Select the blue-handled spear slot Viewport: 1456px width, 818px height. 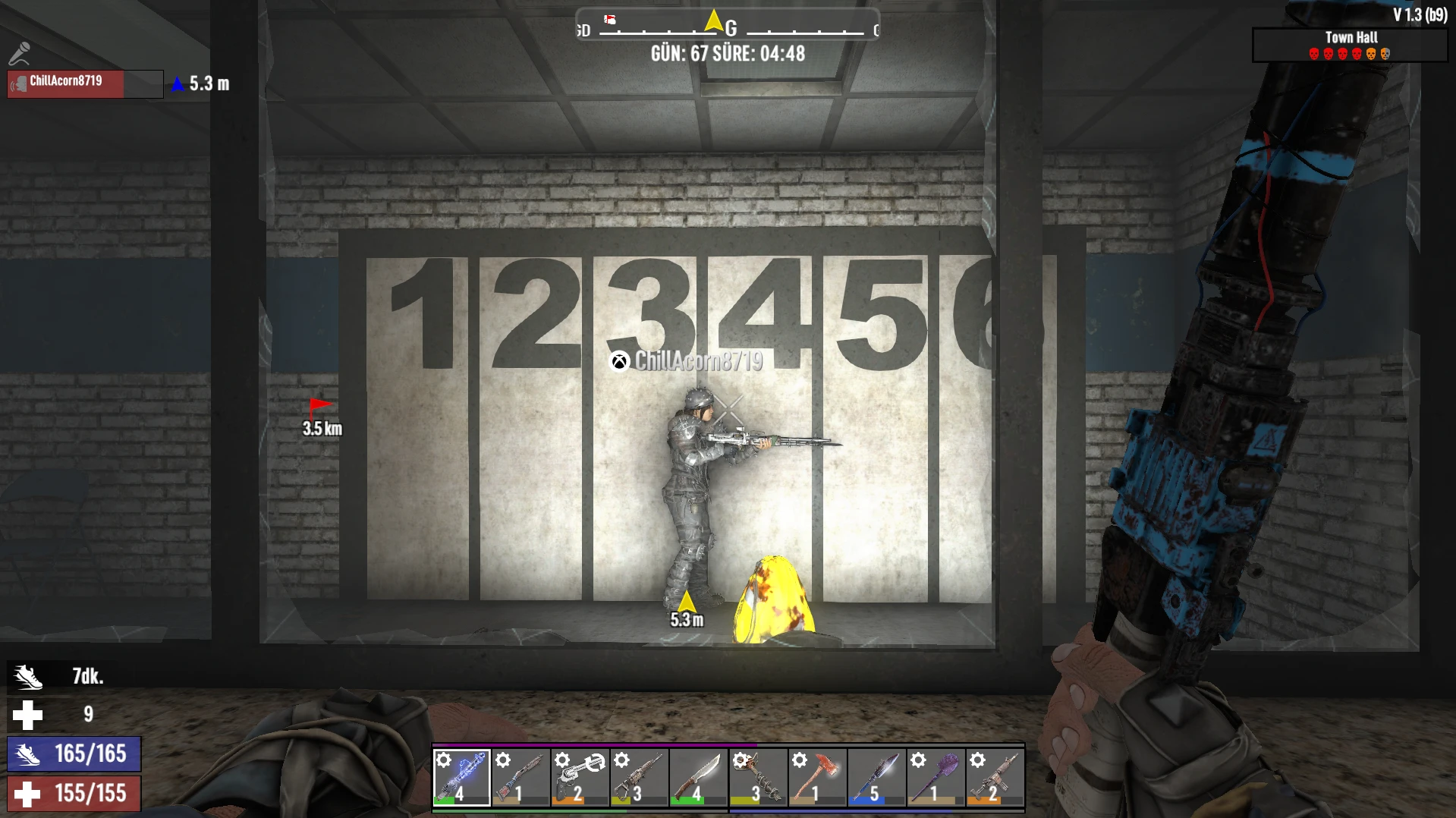tap(876, 777)
